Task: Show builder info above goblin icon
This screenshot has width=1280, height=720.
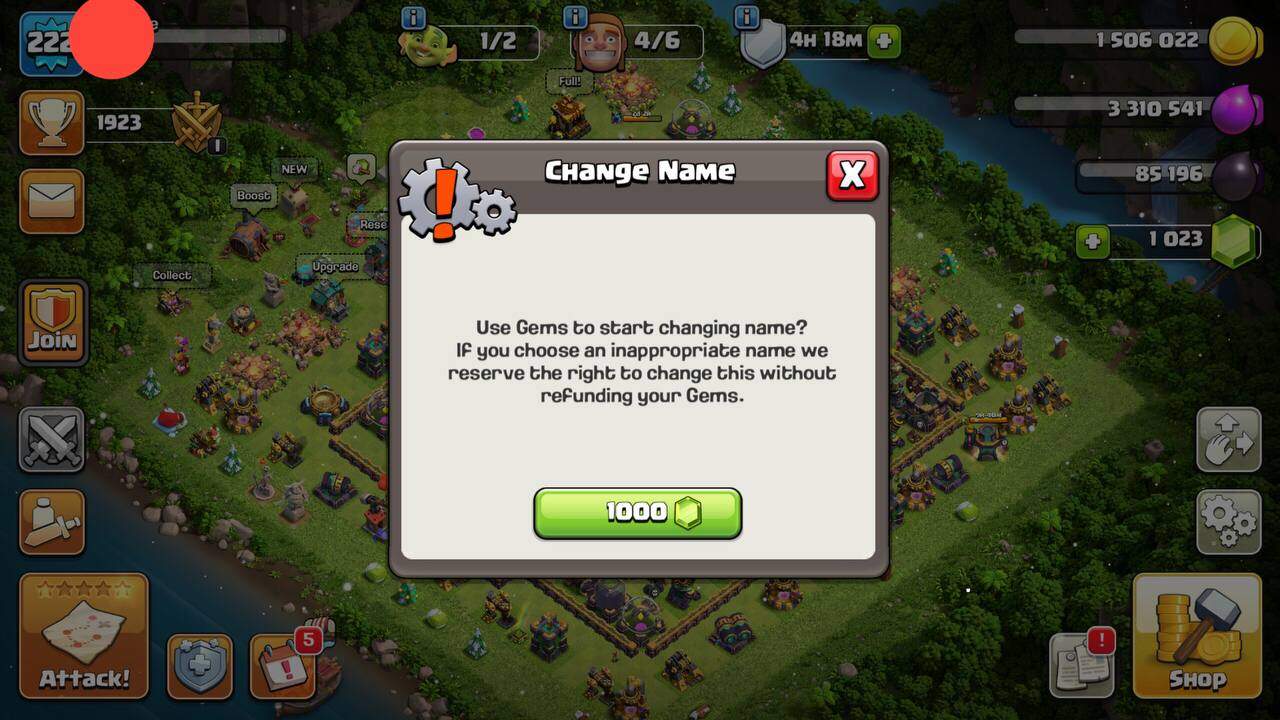Action: tap(413, 17)
